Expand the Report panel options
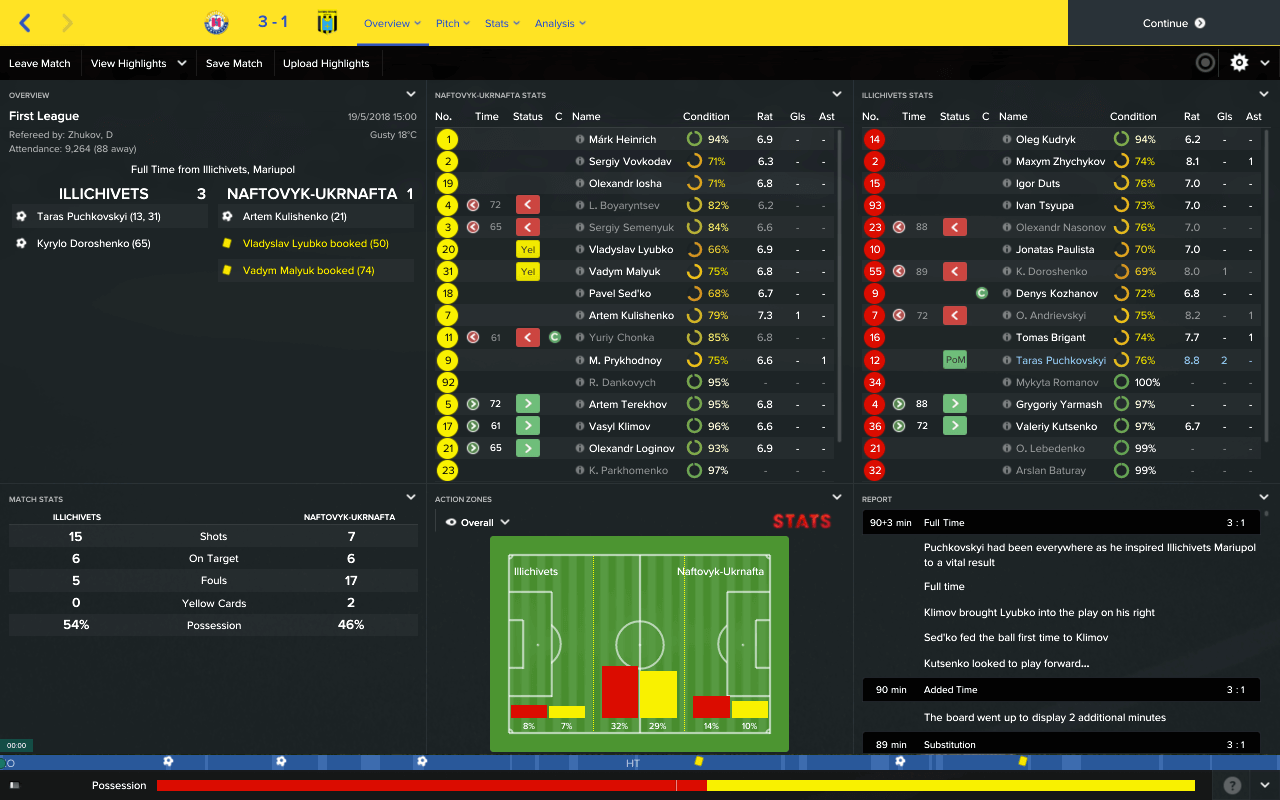 pyautogui.click(x=1264, y=497)
